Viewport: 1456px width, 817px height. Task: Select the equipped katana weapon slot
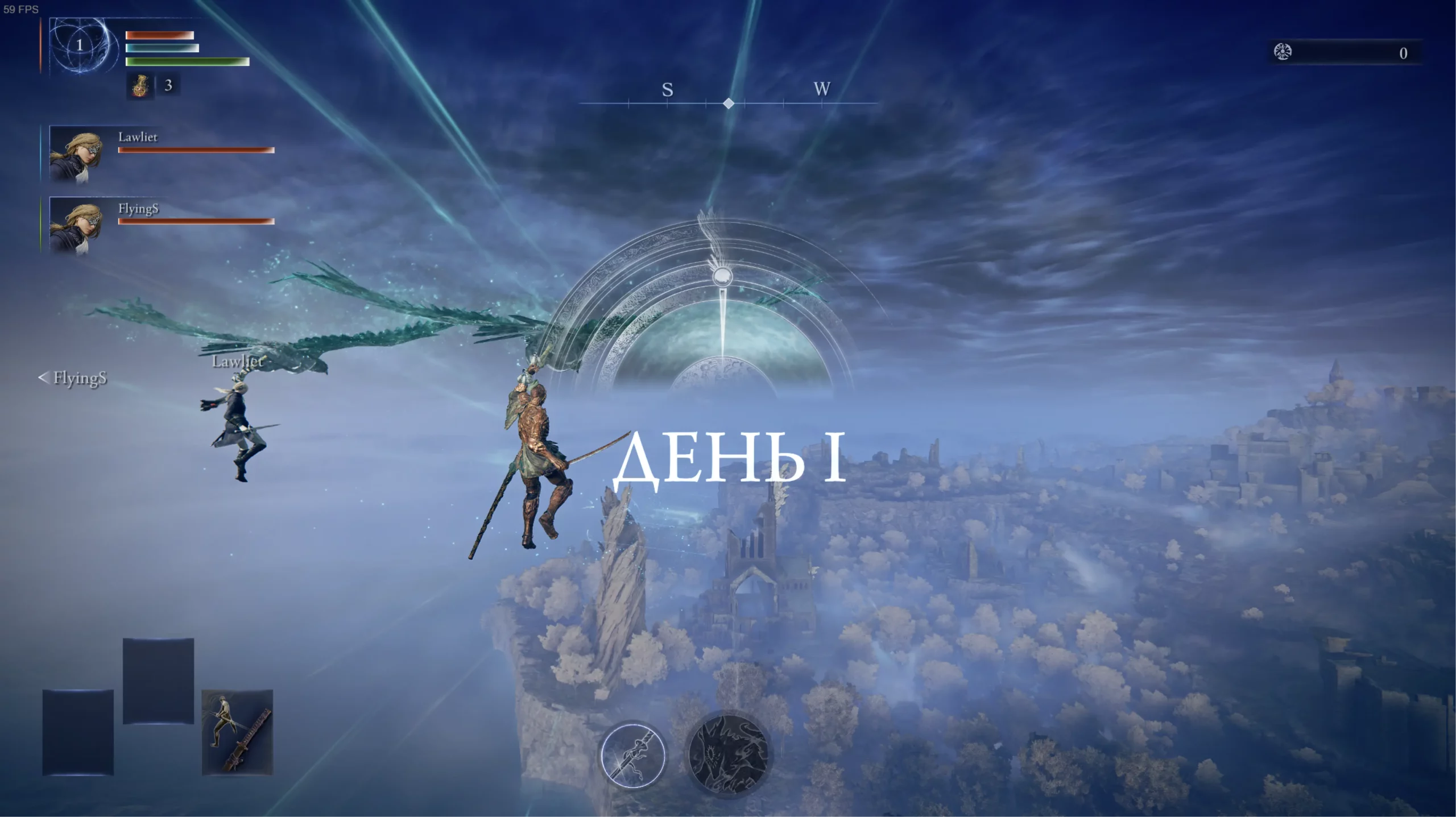point(237,732)
